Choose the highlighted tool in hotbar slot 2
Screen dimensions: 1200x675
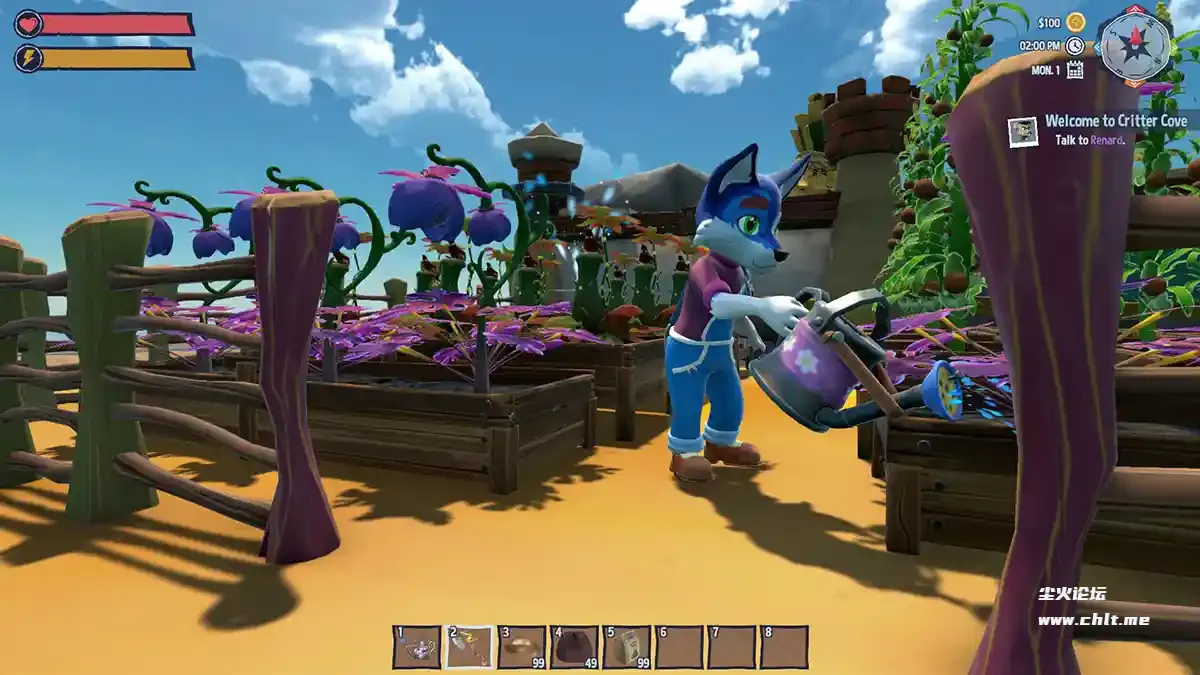point(470,647)
